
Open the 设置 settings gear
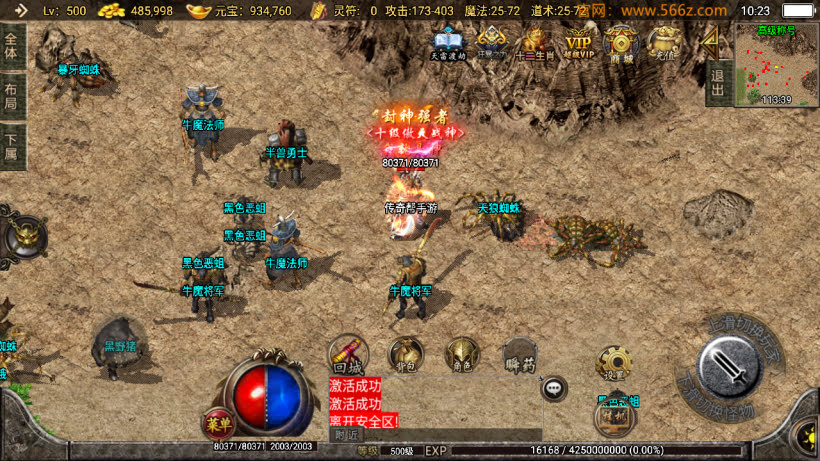[x=614, y=364]
